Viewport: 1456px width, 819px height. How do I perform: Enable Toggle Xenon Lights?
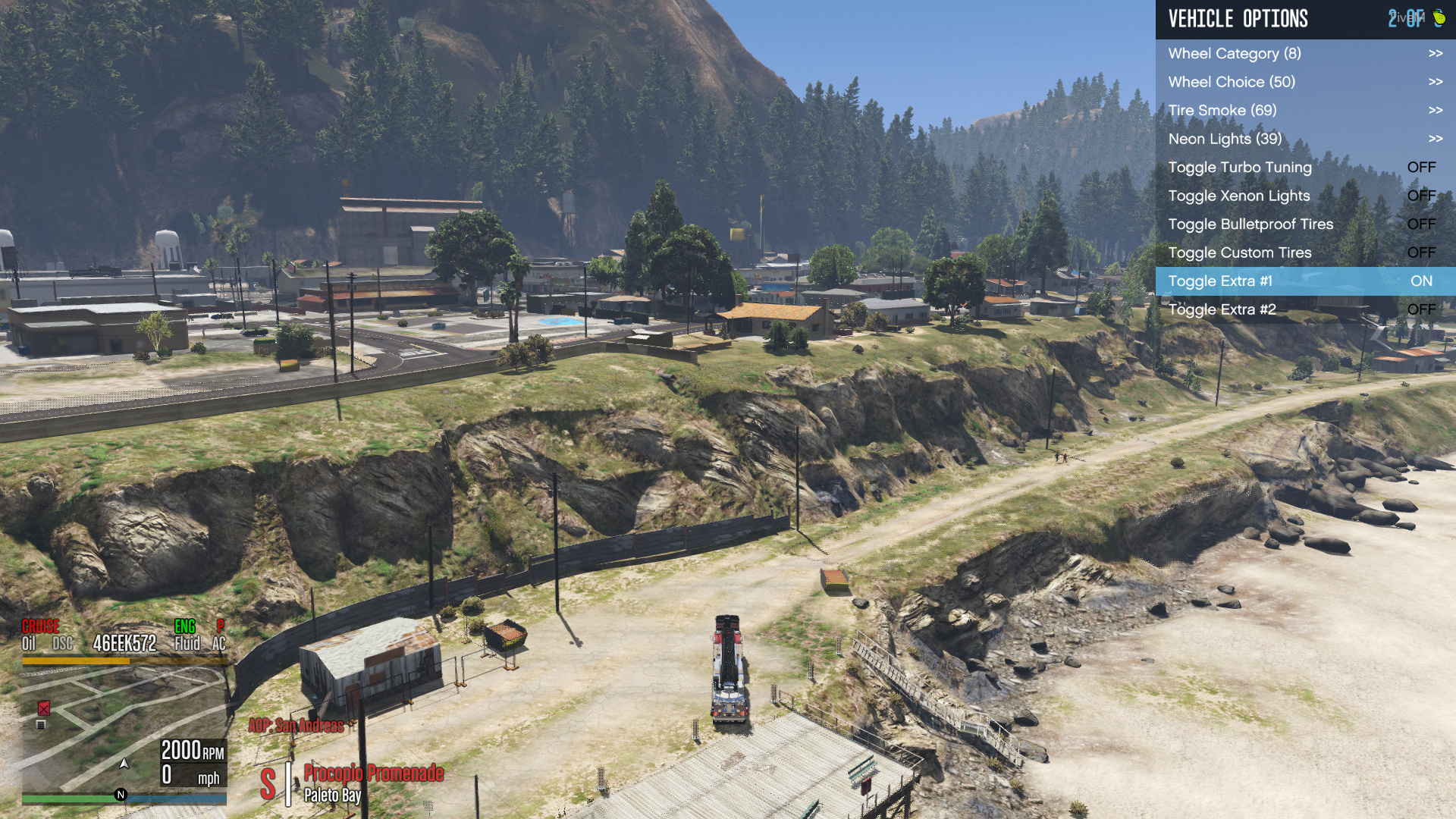[x=1301, y=196]
